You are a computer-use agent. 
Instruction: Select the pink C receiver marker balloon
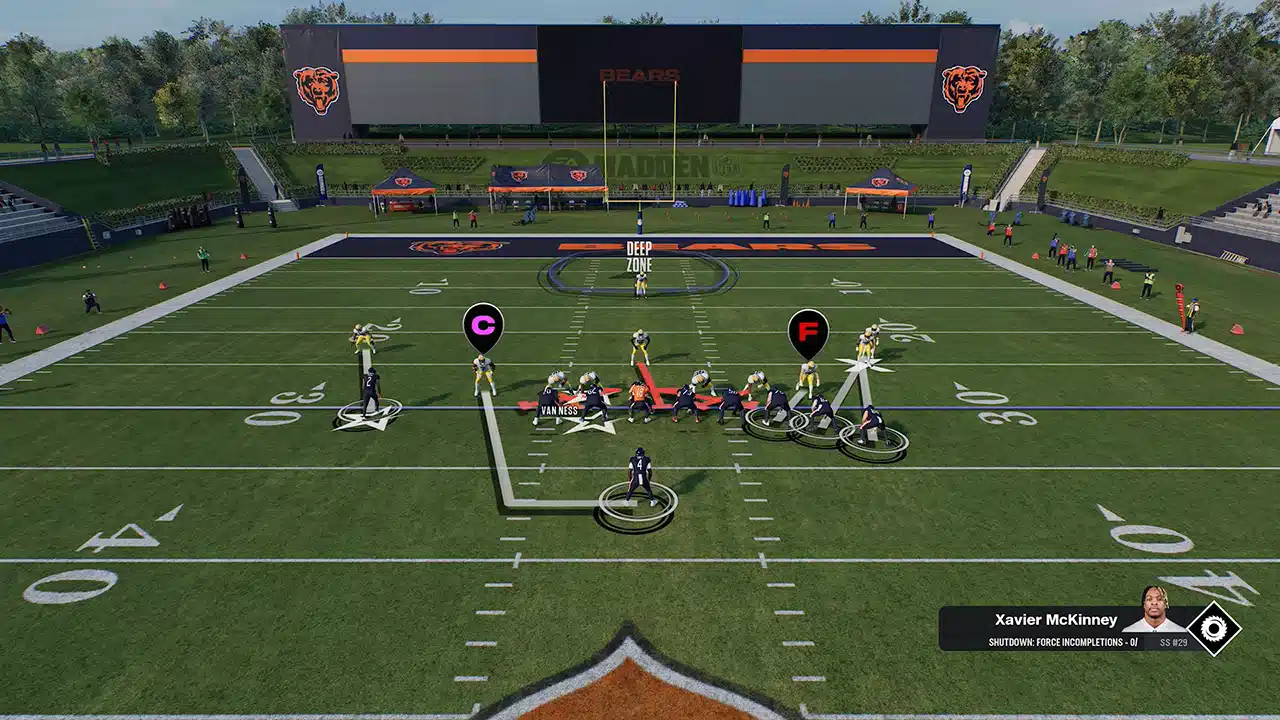[x=483, y=324]
